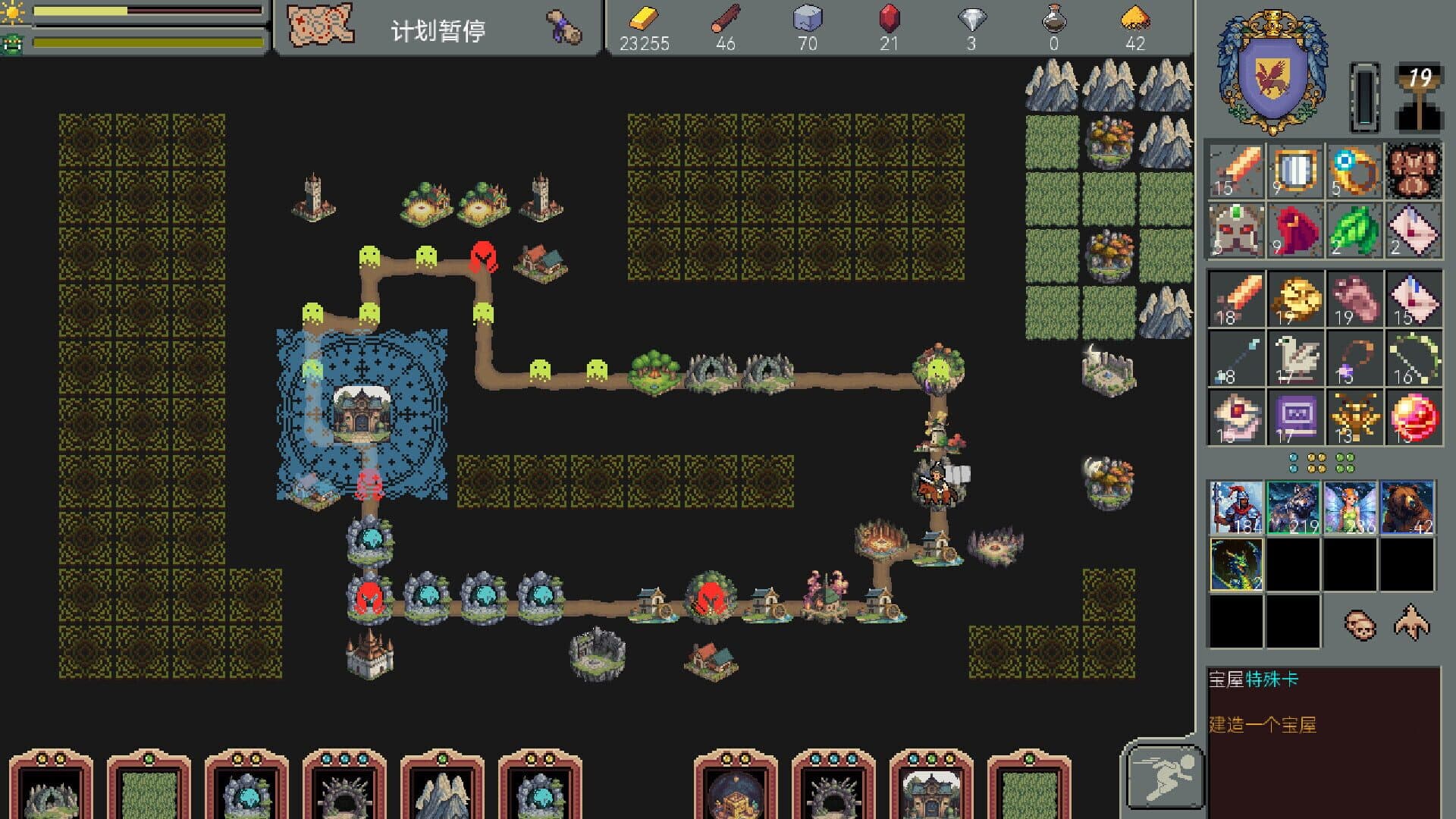Select the blue gem ring slot
Screen dimensions: 1456x819
(x=1354, y=170)
